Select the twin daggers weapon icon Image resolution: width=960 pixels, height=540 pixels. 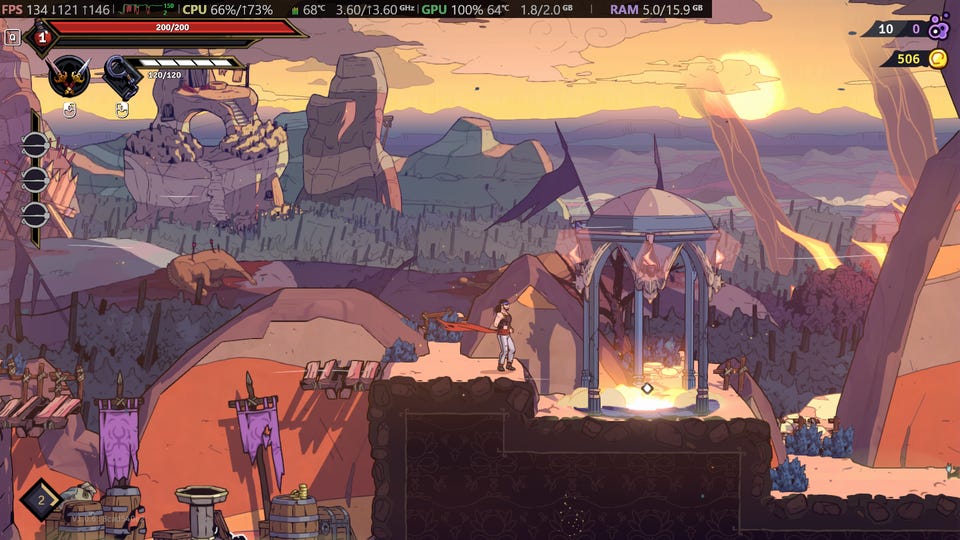(x=69, y=76)
